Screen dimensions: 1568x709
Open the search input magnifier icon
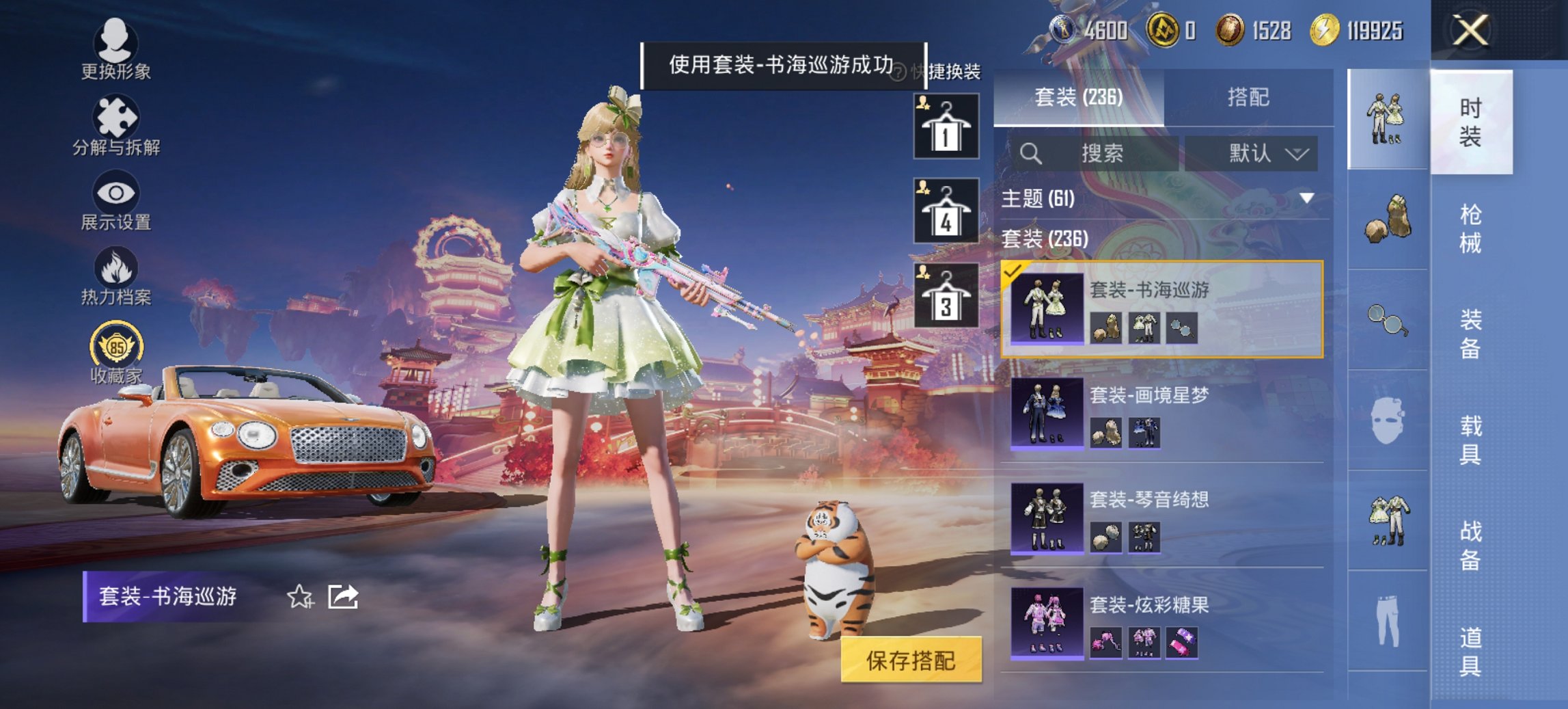(1032, 152)
